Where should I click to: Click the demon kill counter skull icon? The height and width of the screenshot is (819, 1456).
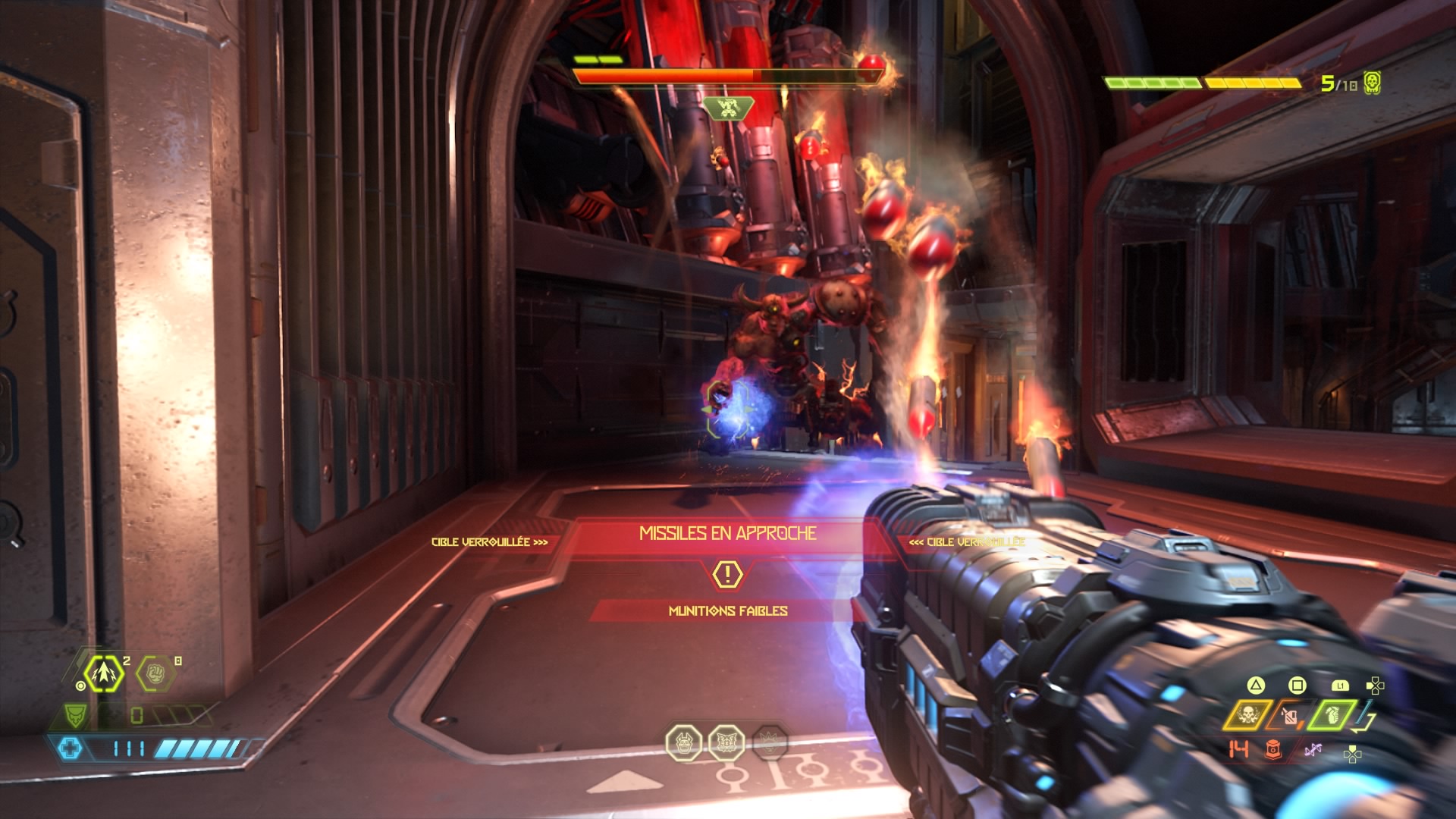[1372, 83]
